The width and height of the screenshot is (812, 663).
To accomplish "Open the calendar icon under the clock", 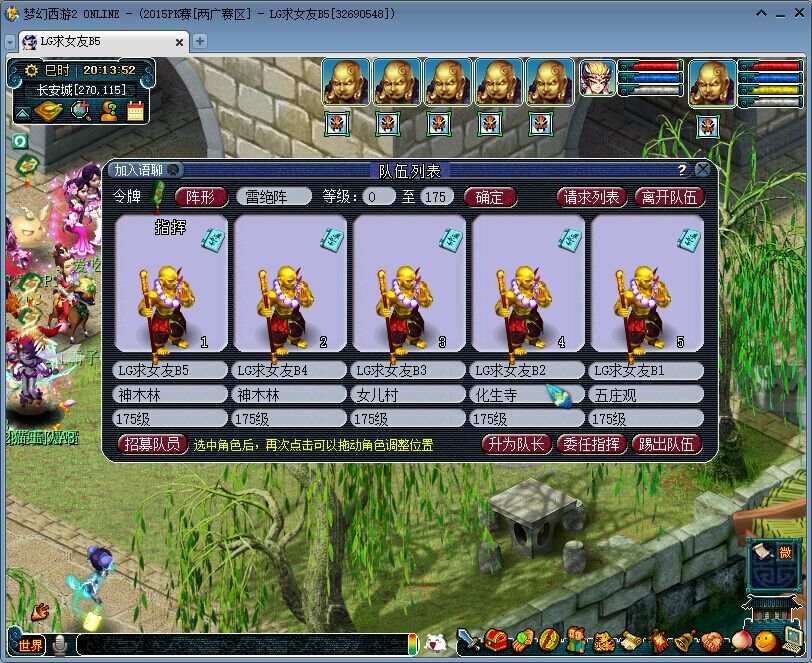I will (135, 111).
